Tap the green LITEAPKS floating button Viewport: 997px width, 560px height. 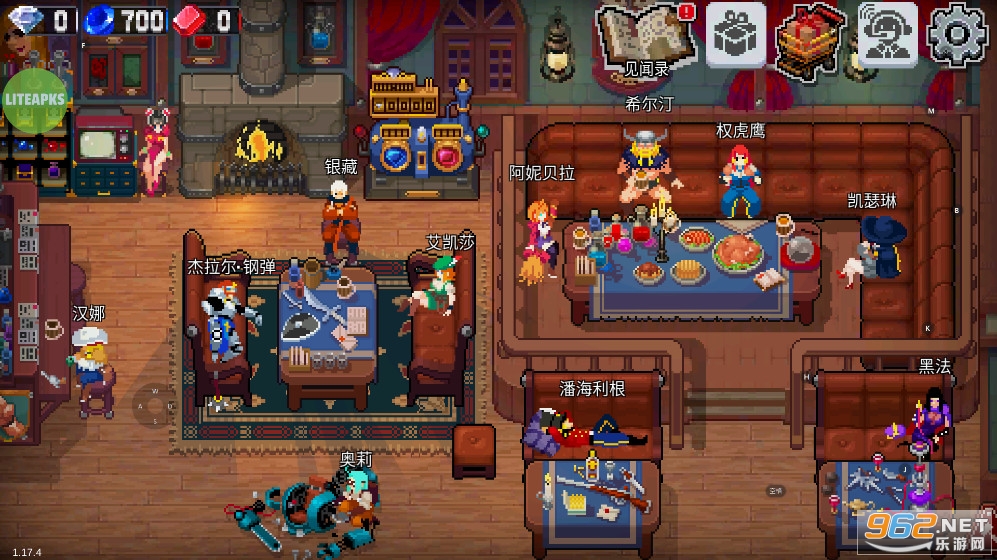pos(33,103)
